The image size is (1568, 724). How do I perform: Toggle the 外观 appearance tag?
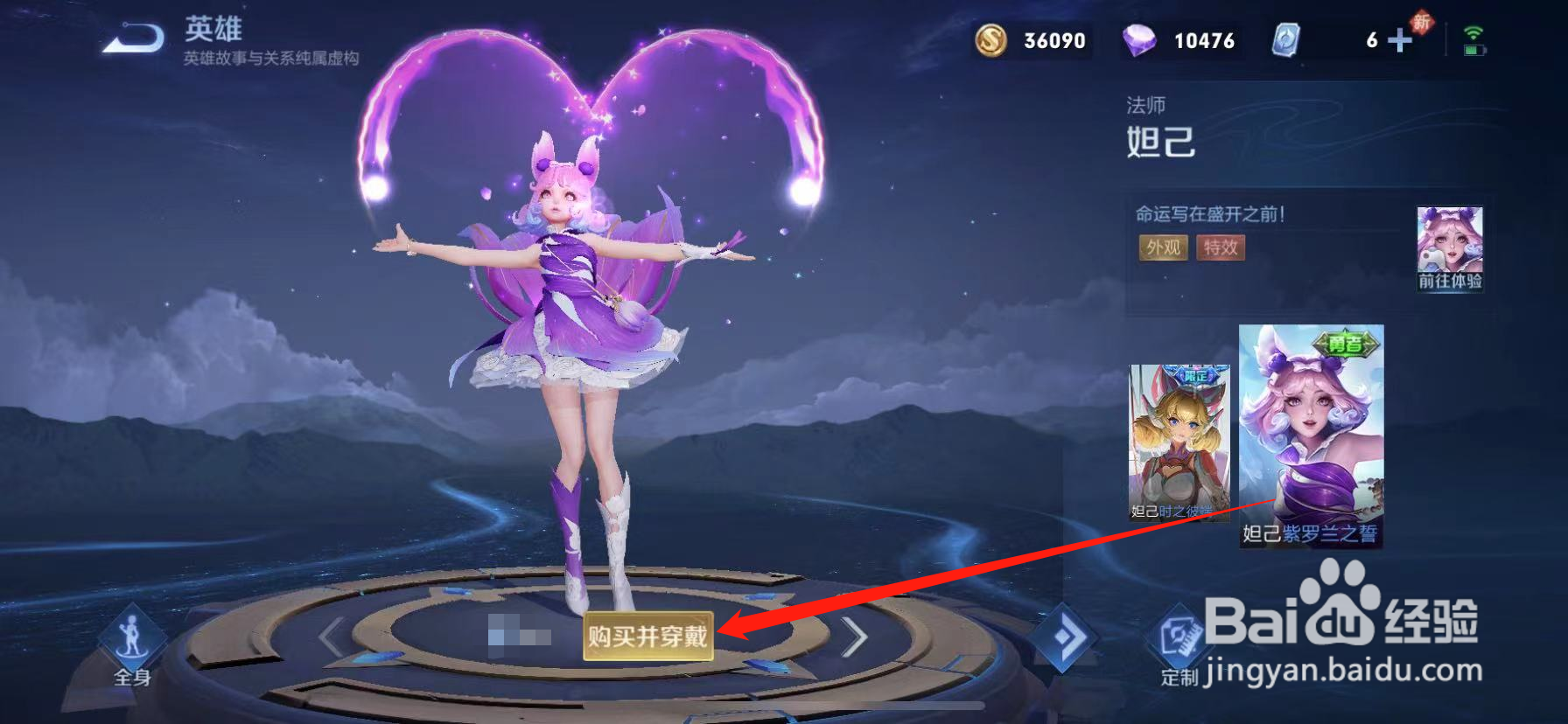(x=1163, y=248)
